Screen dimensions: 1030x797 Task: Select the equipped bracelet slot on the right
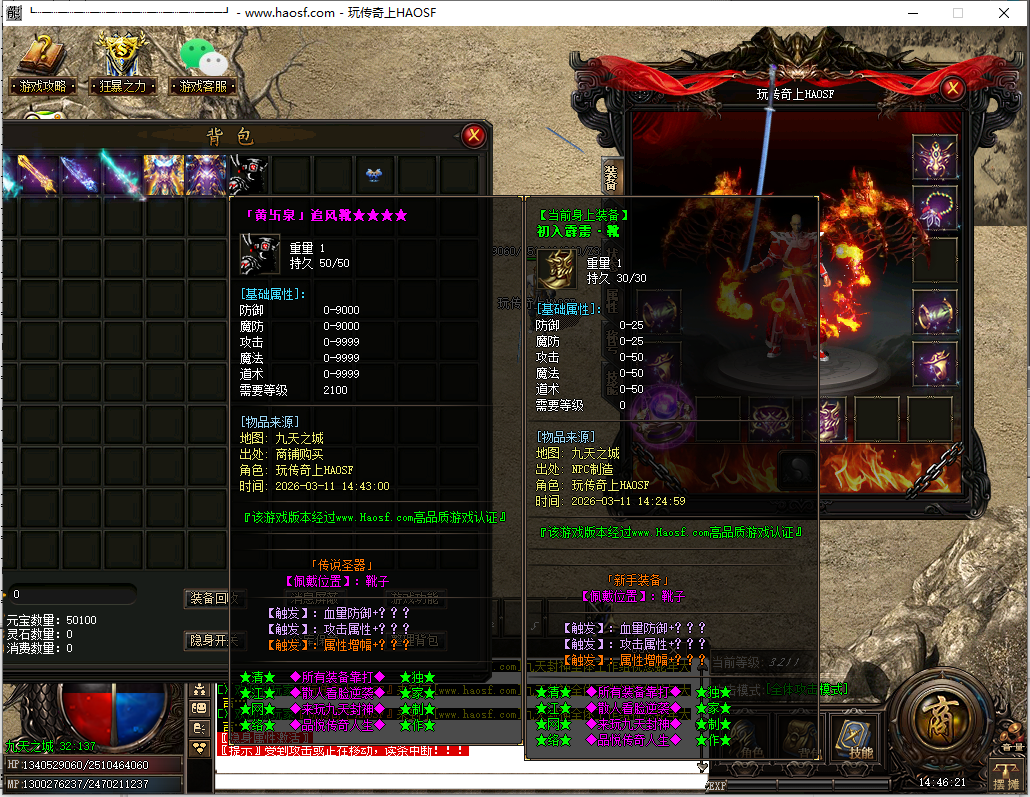[x=935, y=313]
